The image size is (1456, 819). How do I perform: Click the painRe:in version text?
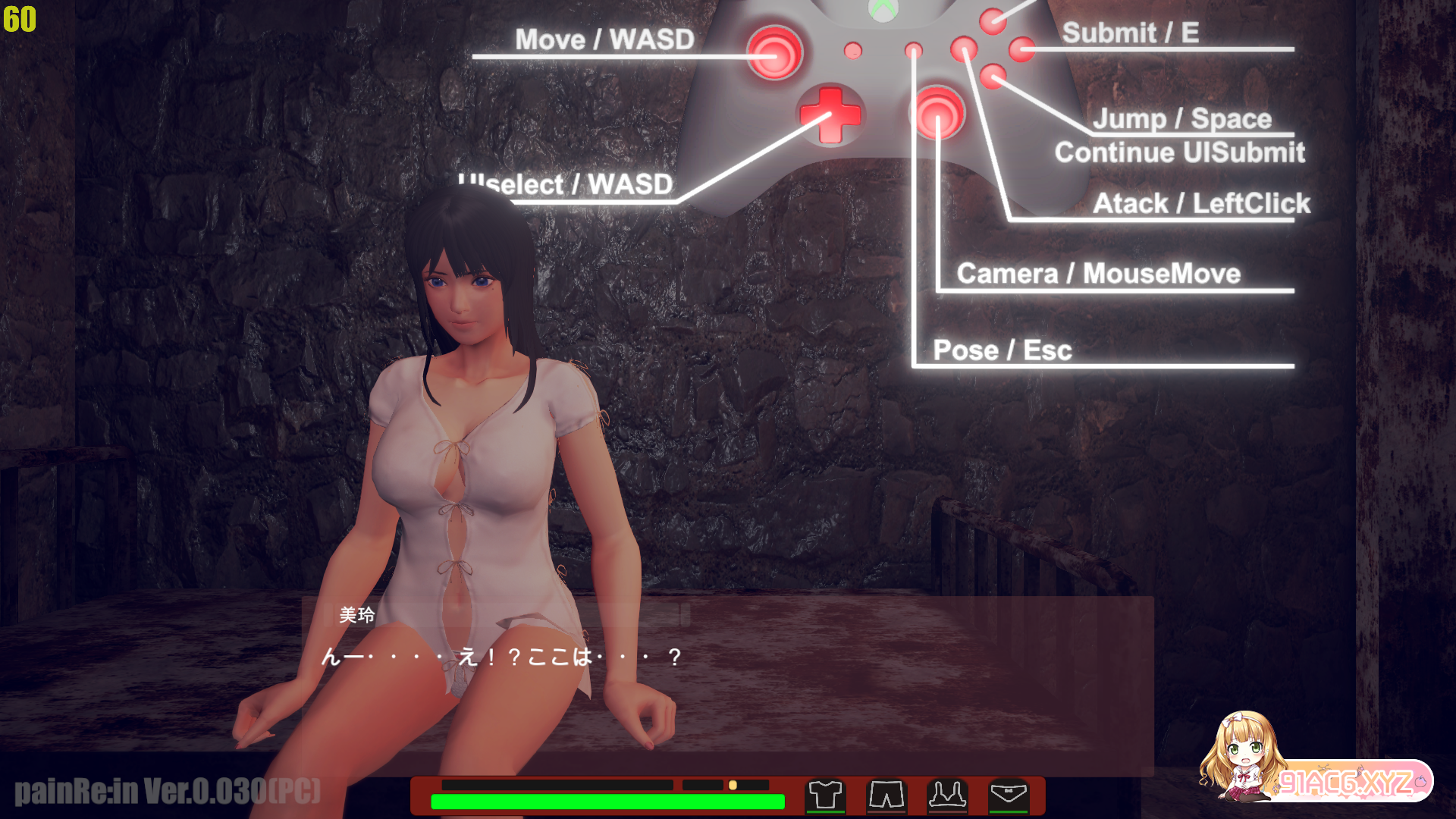(x=168, y=792)
